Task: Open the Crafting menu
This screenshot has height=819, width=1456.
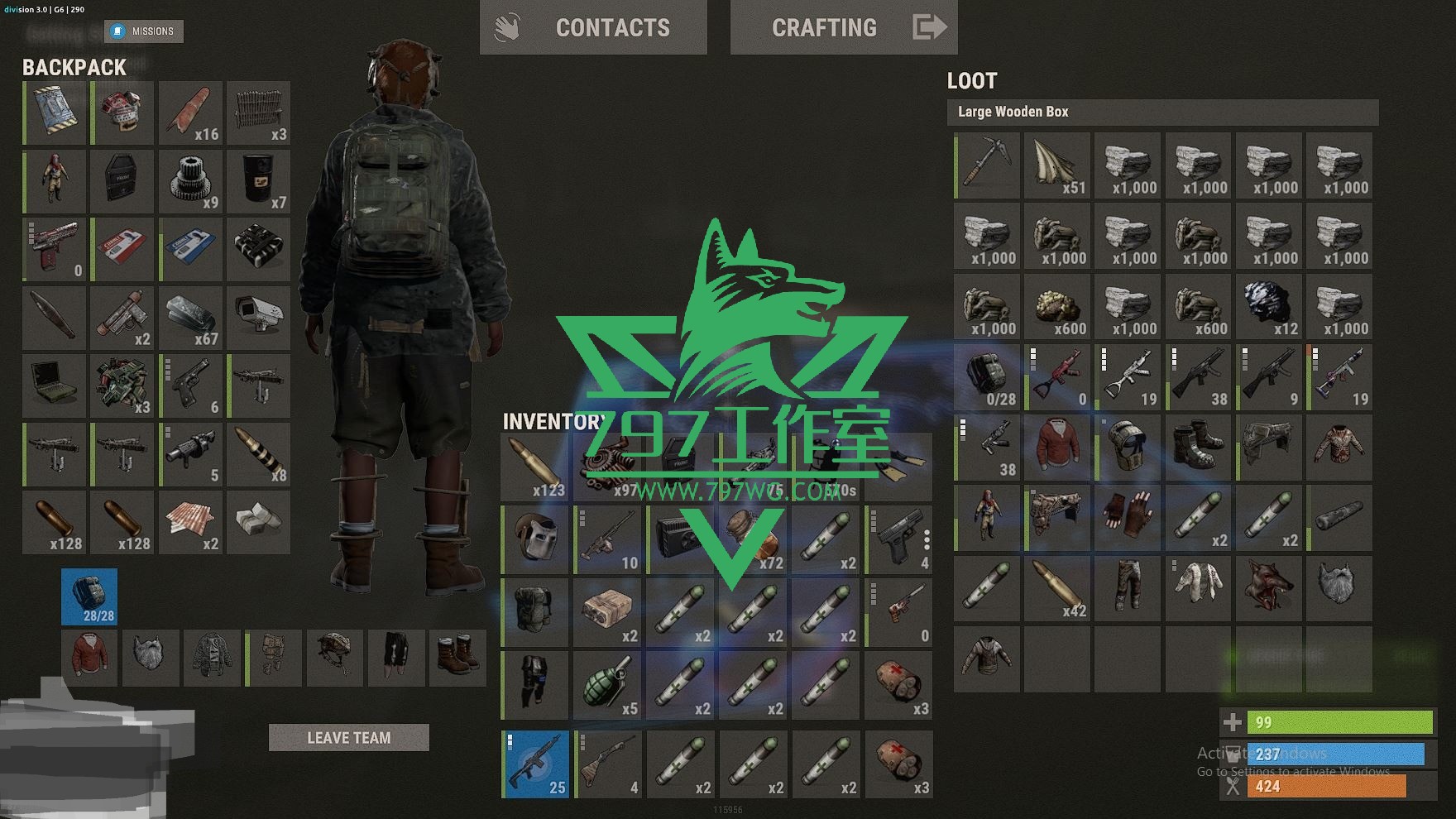Action: 843,27
